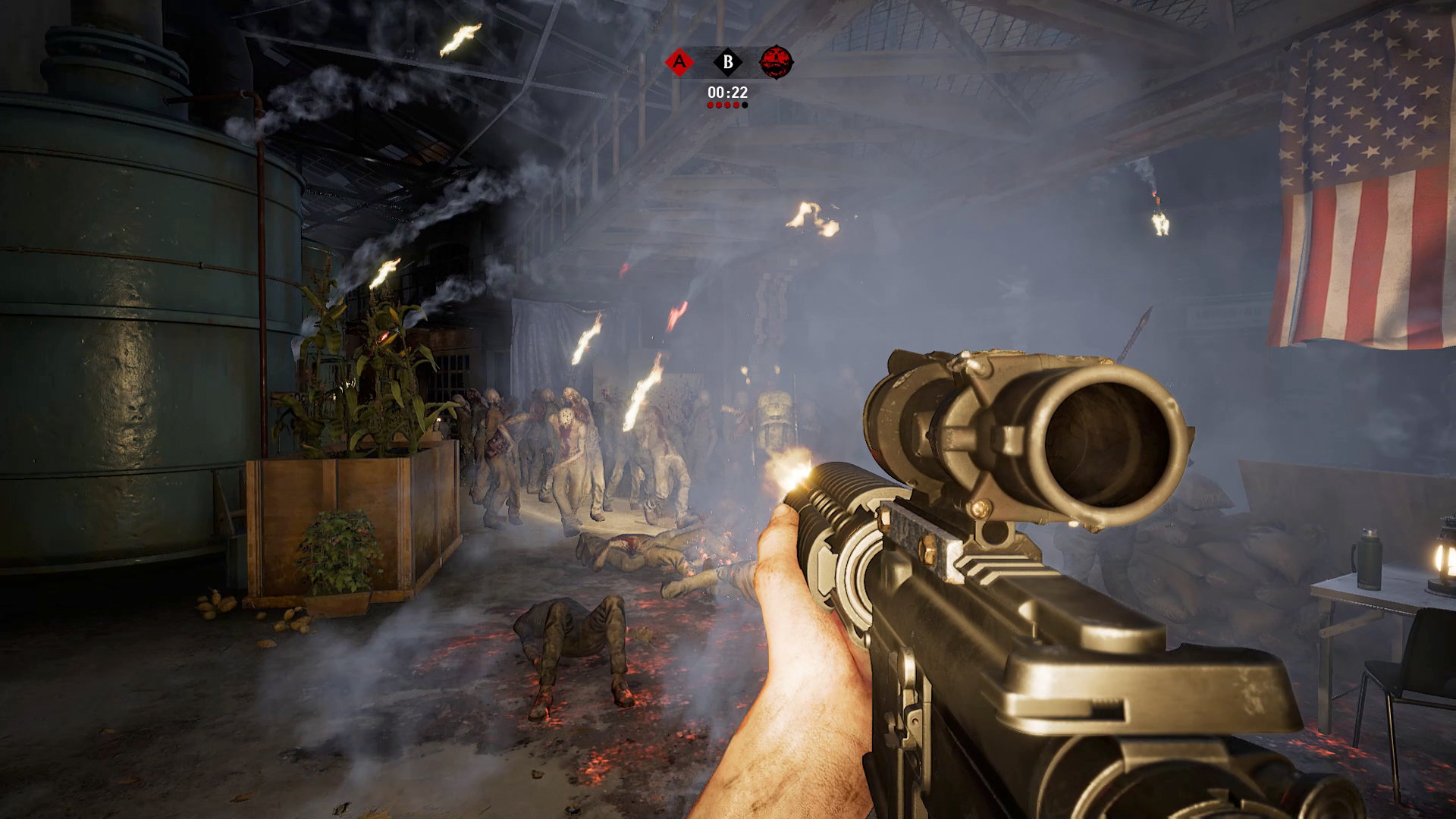Toggle the fourth red round indicator dot
This screenshot has width=1456, height=819.
click(x=736, y=105)
